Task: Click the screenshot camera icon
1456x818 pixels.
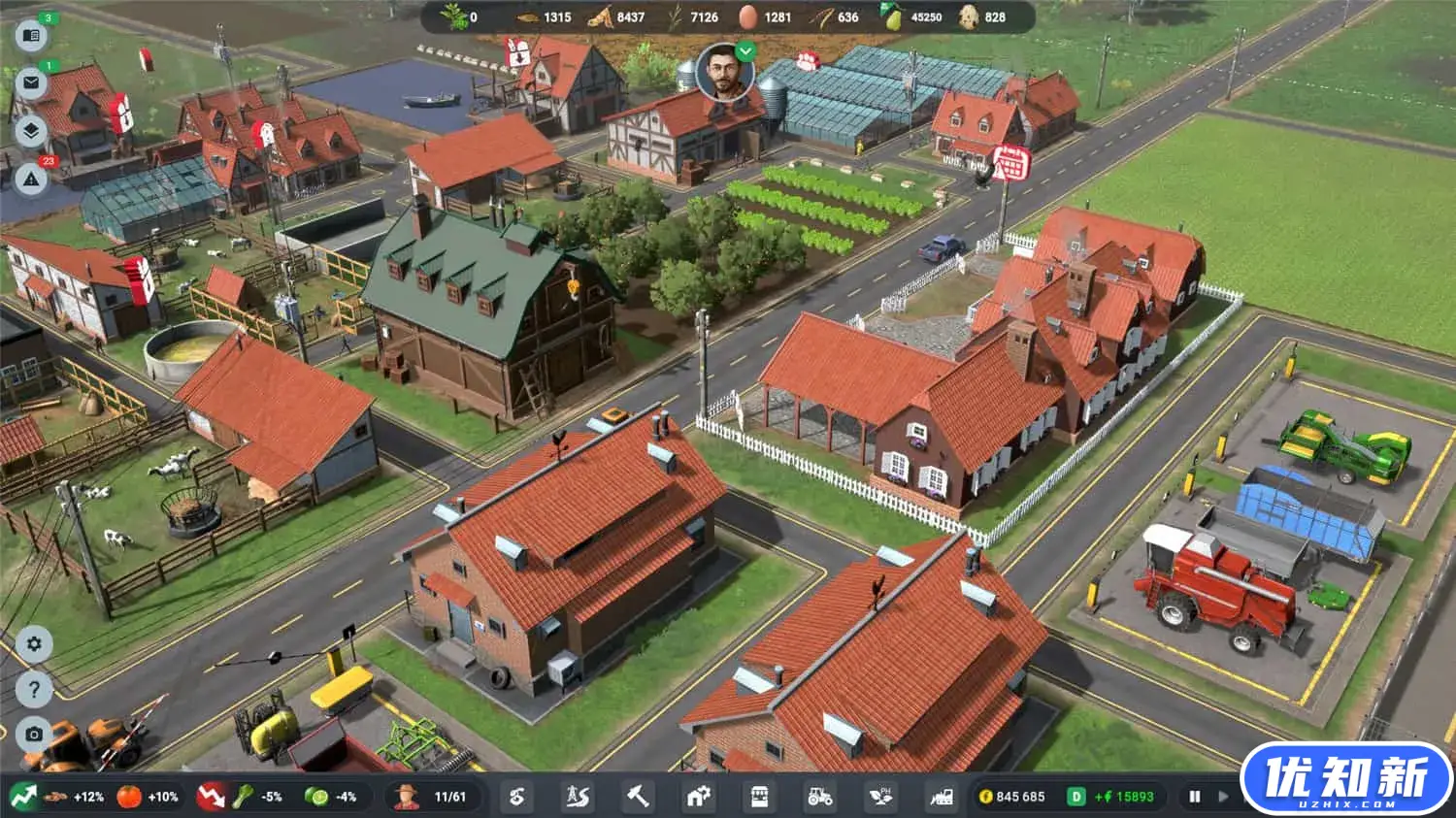Action: [x=32, y=735]
